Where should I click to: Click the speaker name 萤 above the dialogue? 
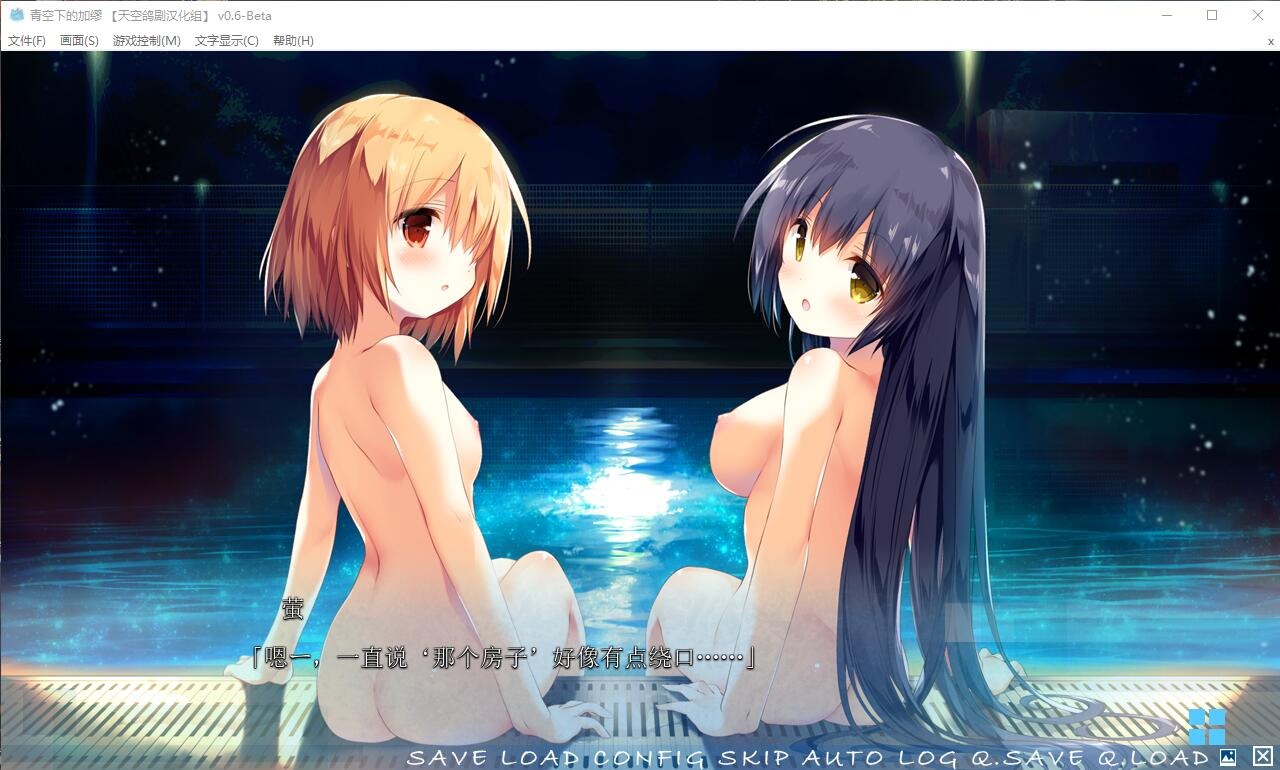coord(291,608)
